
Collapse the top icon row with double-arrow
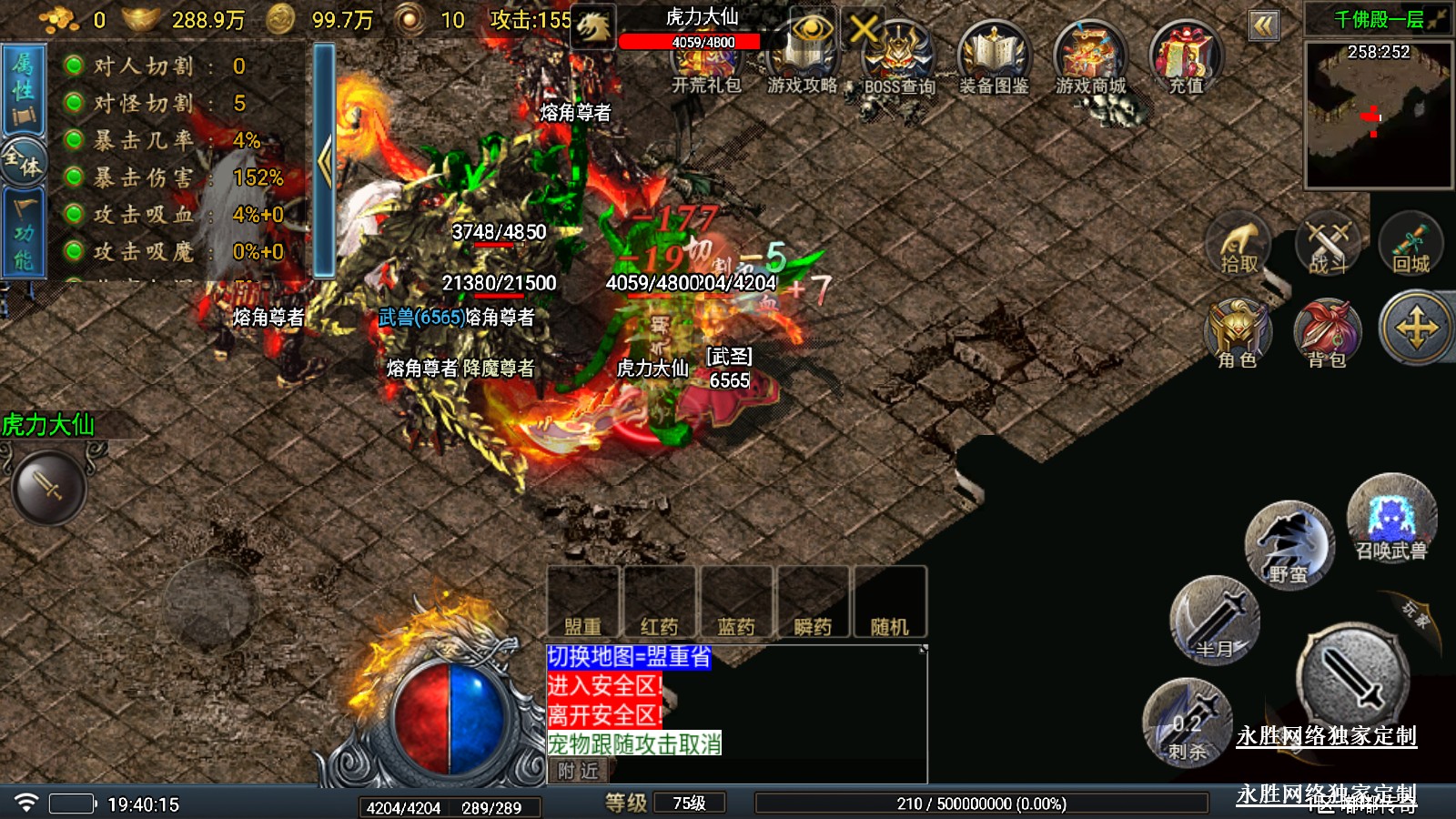[x=1263, y=25]
